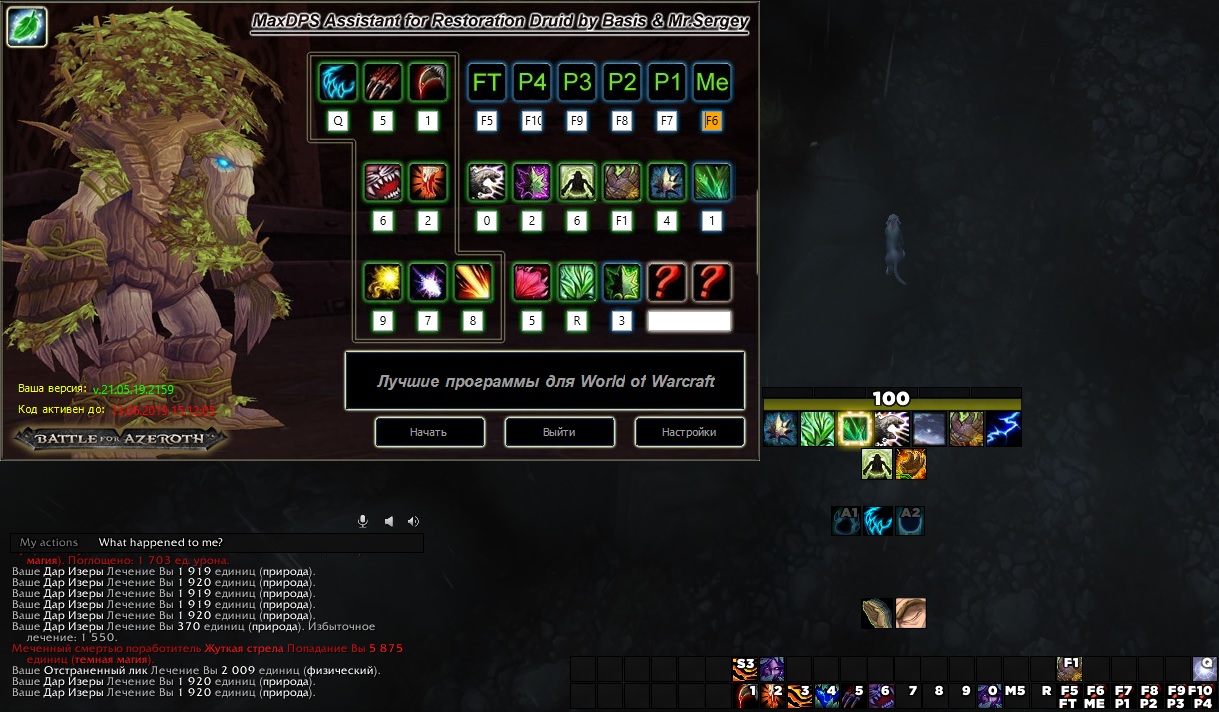The width and height of the screenshot is (1219, 712).
Task: Edit the orange F6 keybind field
Action: pyautogui.click(x=712, y=121)
